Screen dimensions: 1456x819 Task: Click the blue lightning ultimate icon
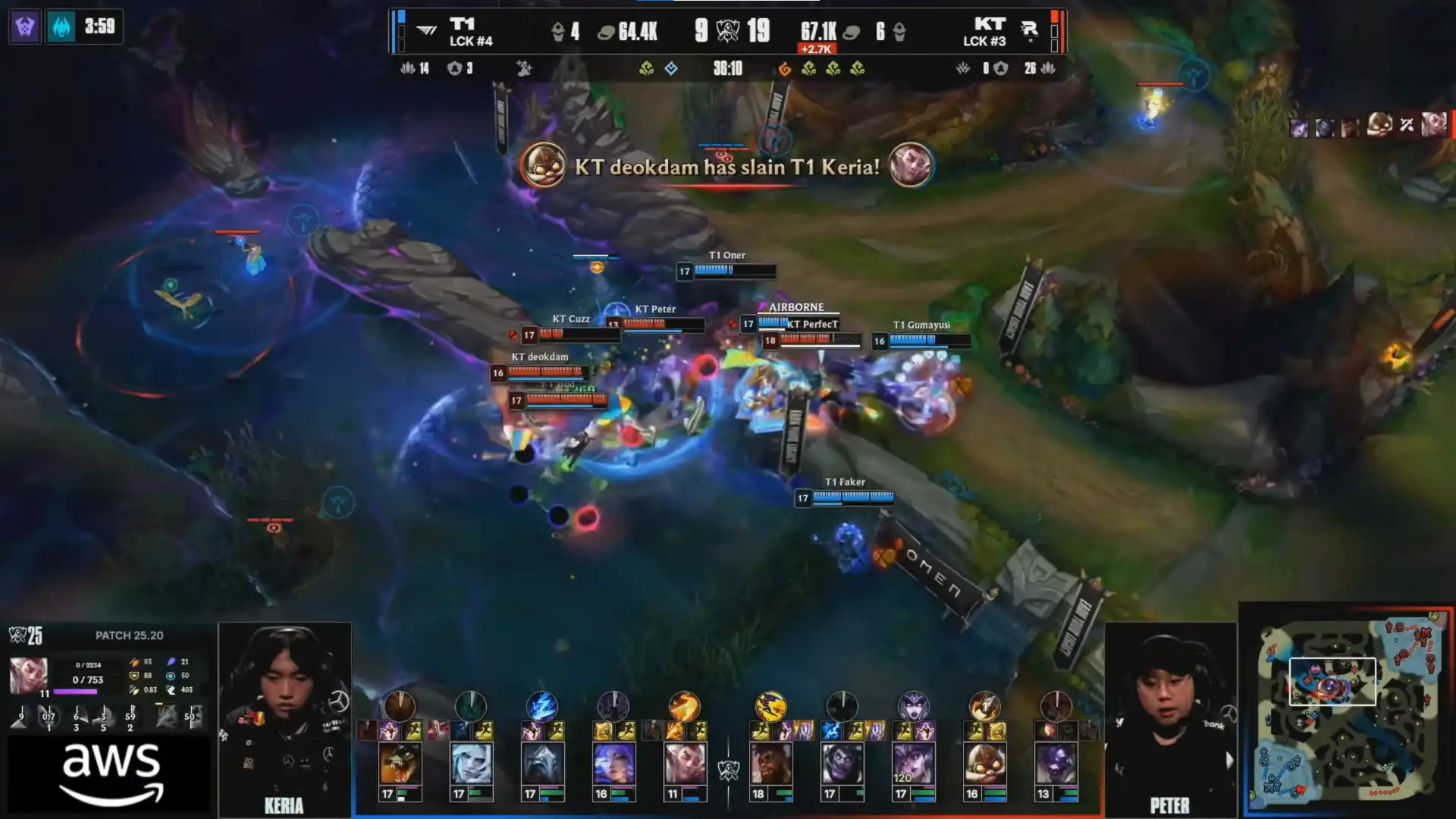(542, 706)
